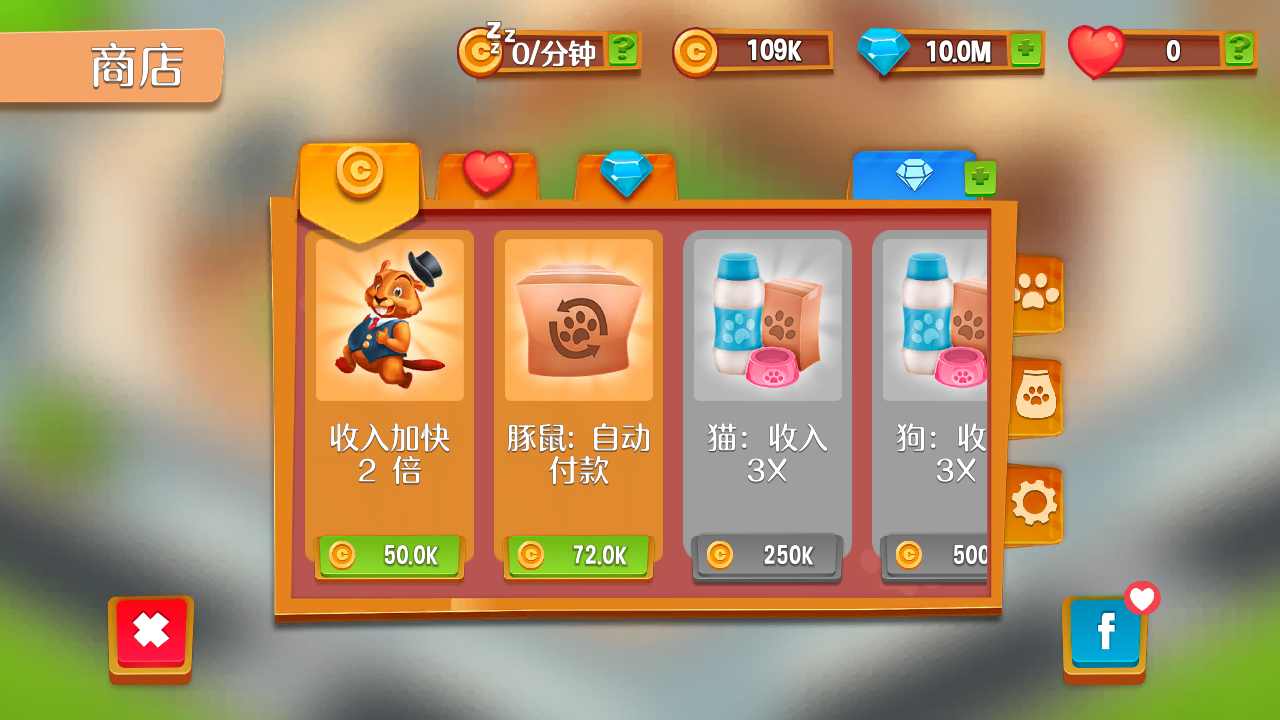Screen dimensions: 1280x720
Task: Open the Facebook button
Action: click(1104, 633)
